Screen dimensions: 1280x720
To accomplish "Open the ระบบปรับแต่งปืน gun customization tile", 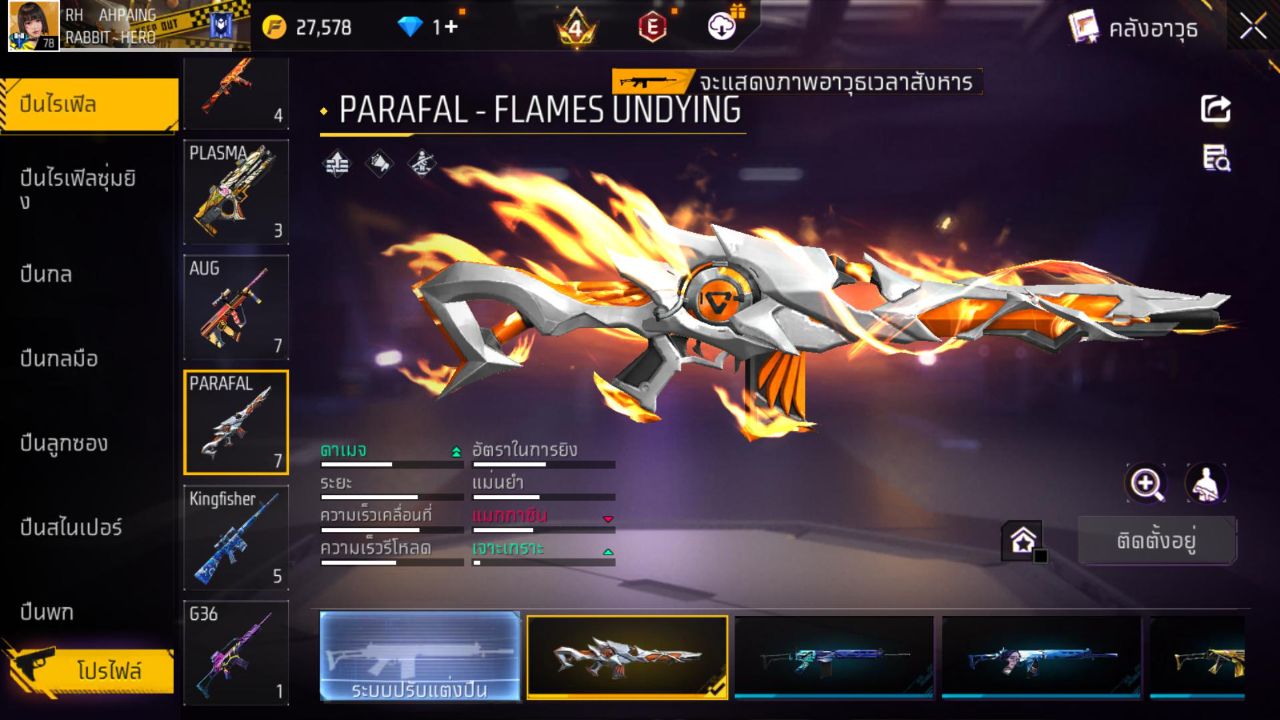I will (420, 657).
